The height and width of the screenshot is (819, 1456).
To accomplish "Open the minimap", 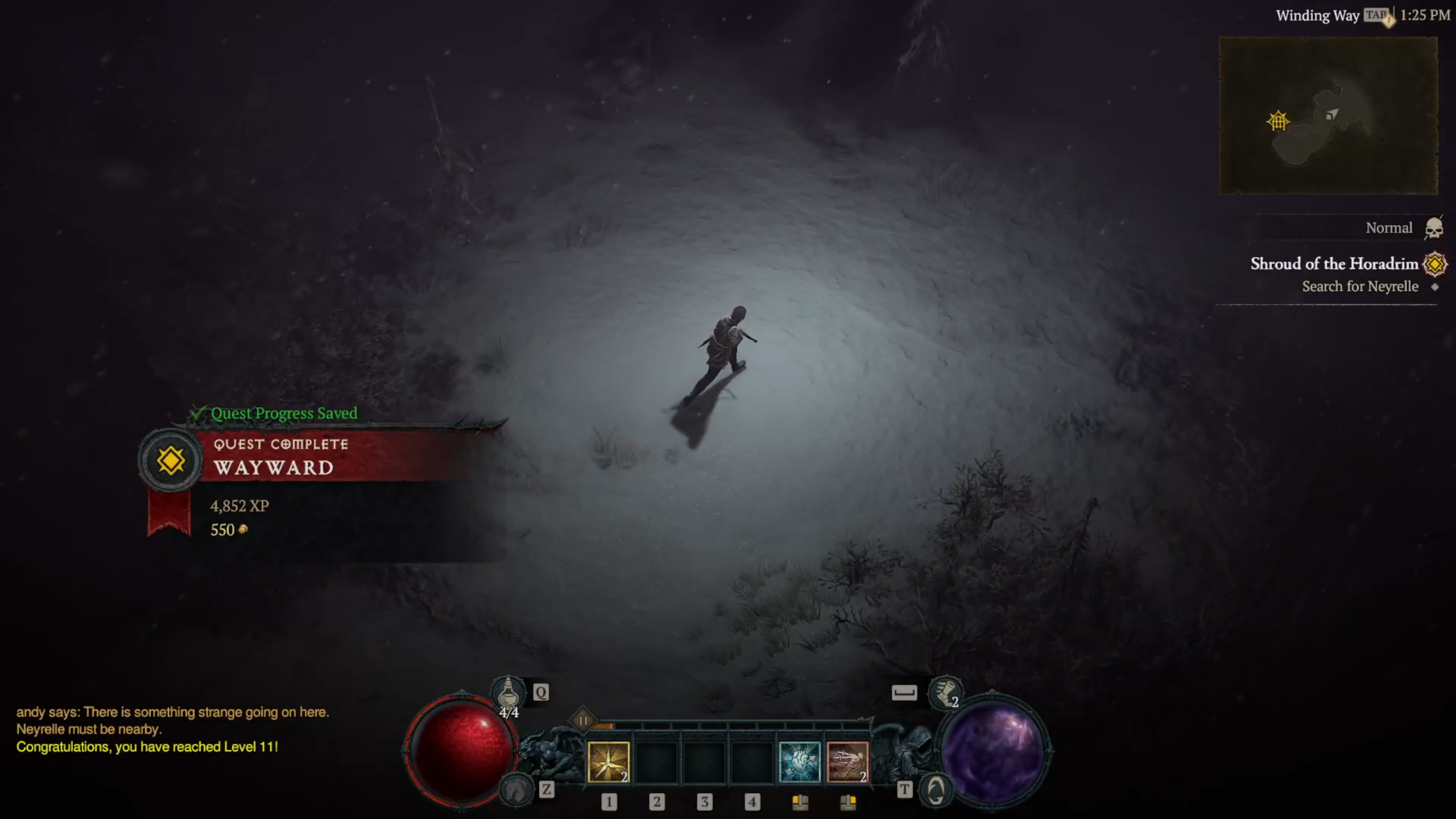I will point(1328,115).
